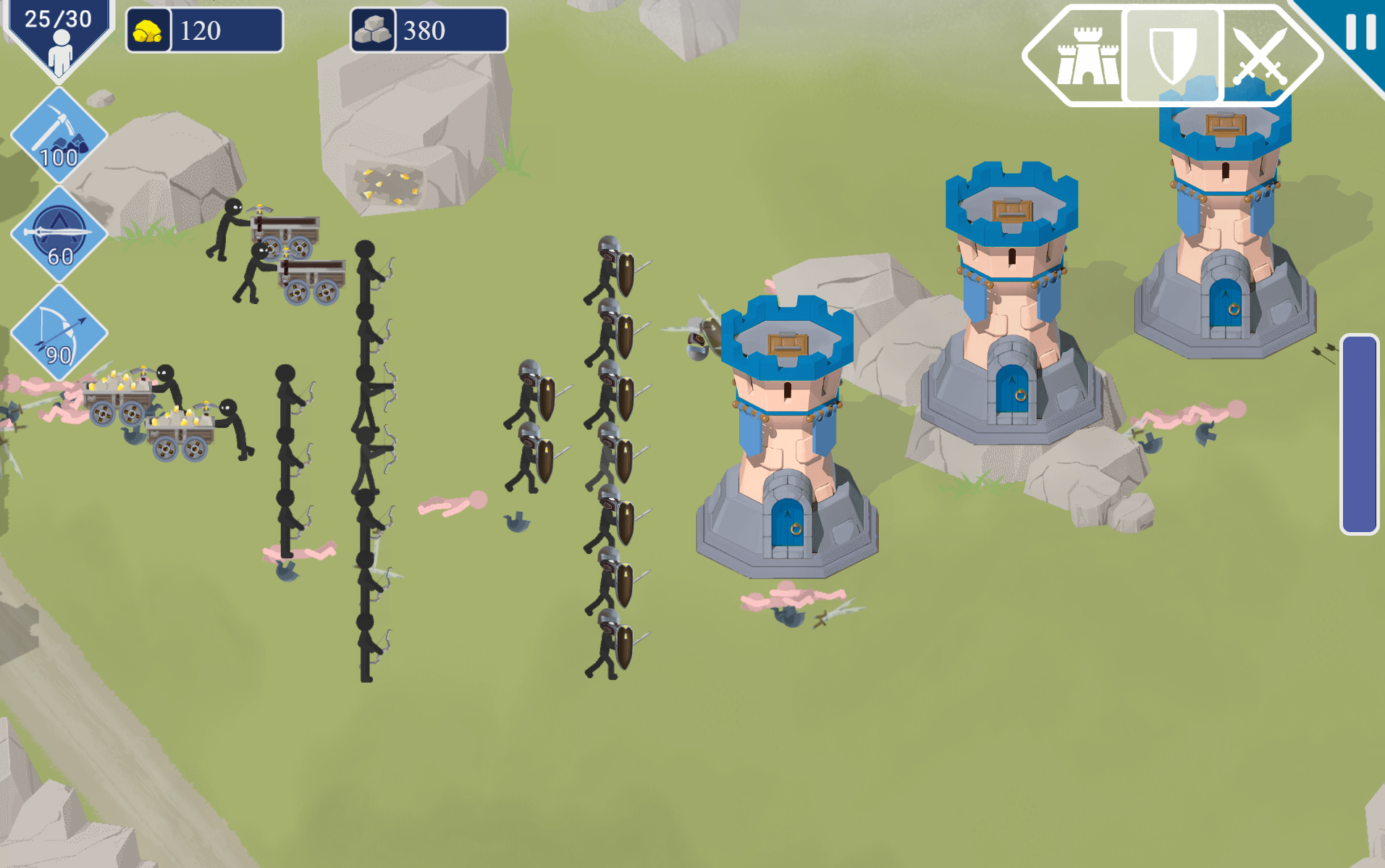Switch to crossed swords attack mode
Viewport: 1385px width, 868px height.
(x=1260, y=56)
